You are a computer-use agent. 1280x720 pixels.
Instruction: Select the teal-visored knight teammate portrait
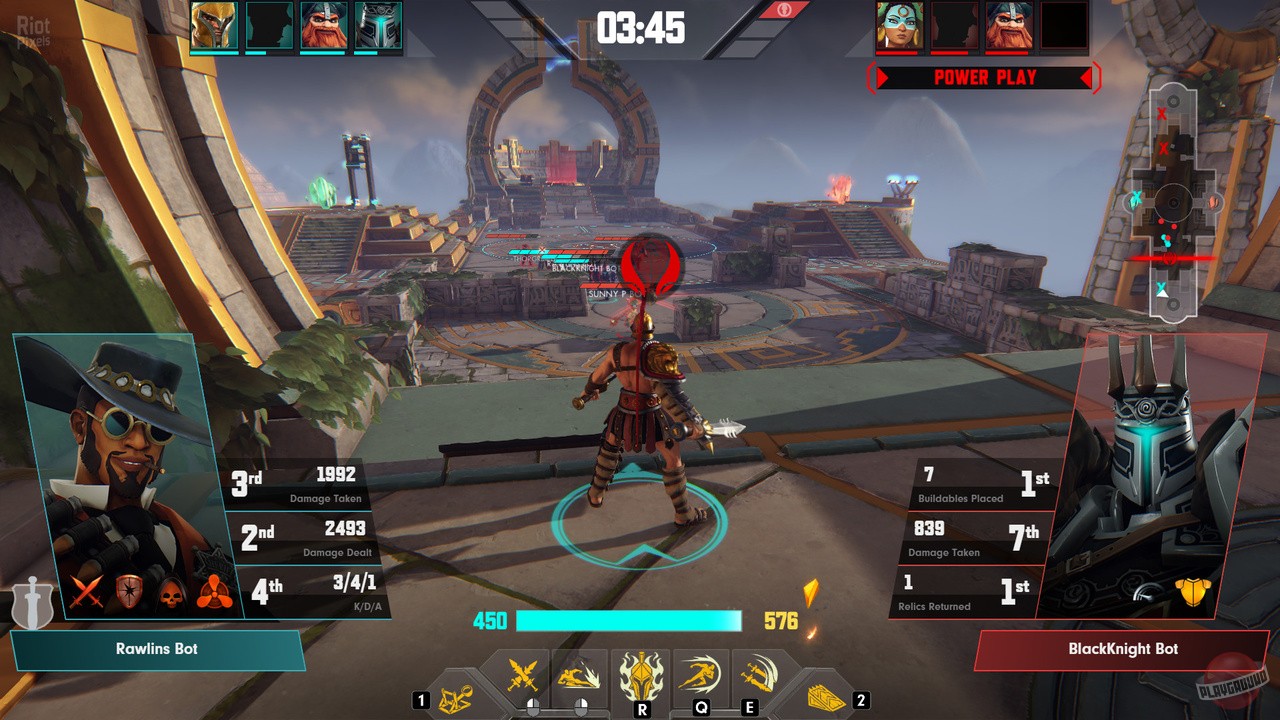point(377,26)
